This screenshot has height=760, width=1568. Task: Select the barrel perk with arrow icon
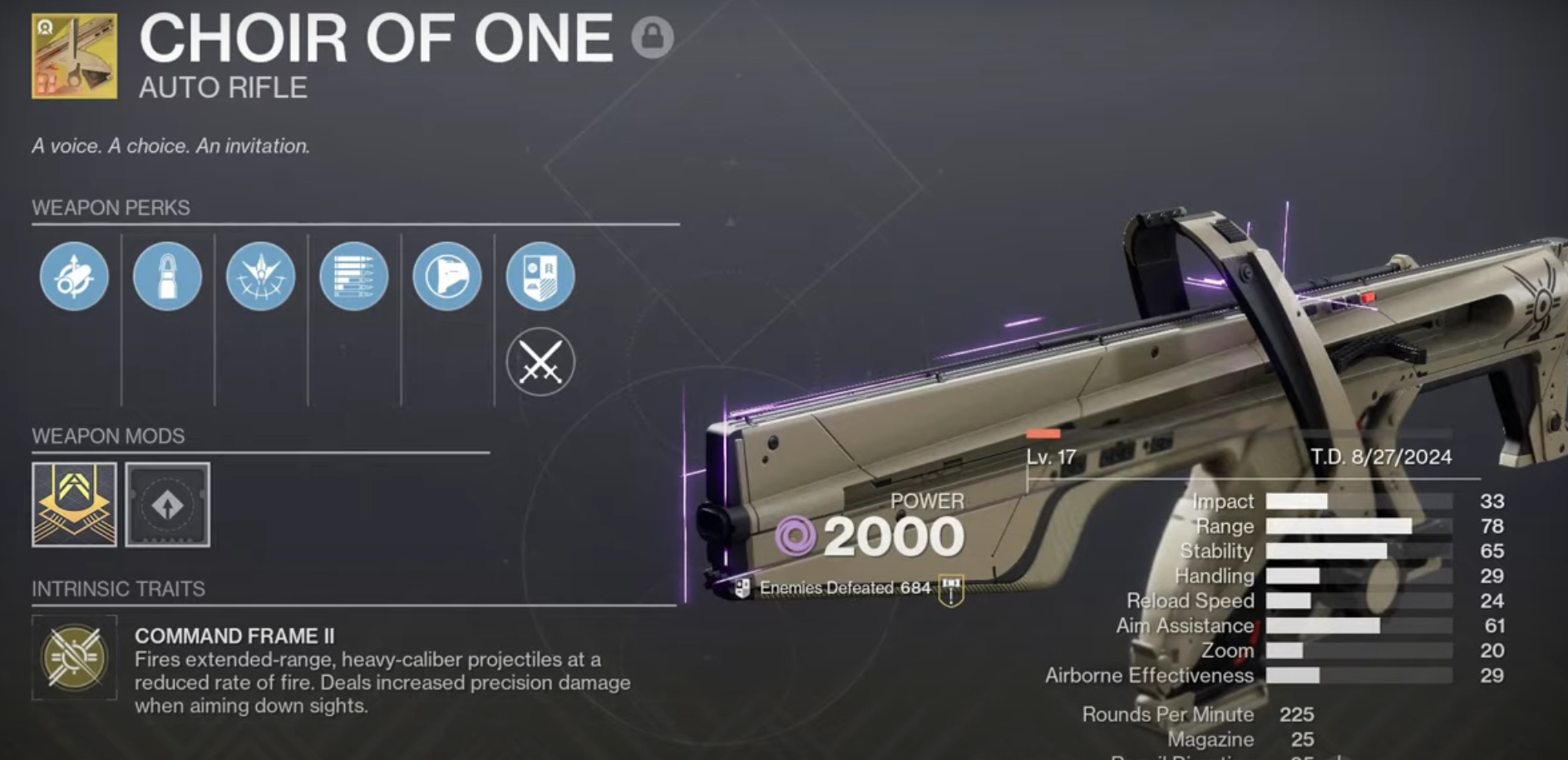coord(74,276)
